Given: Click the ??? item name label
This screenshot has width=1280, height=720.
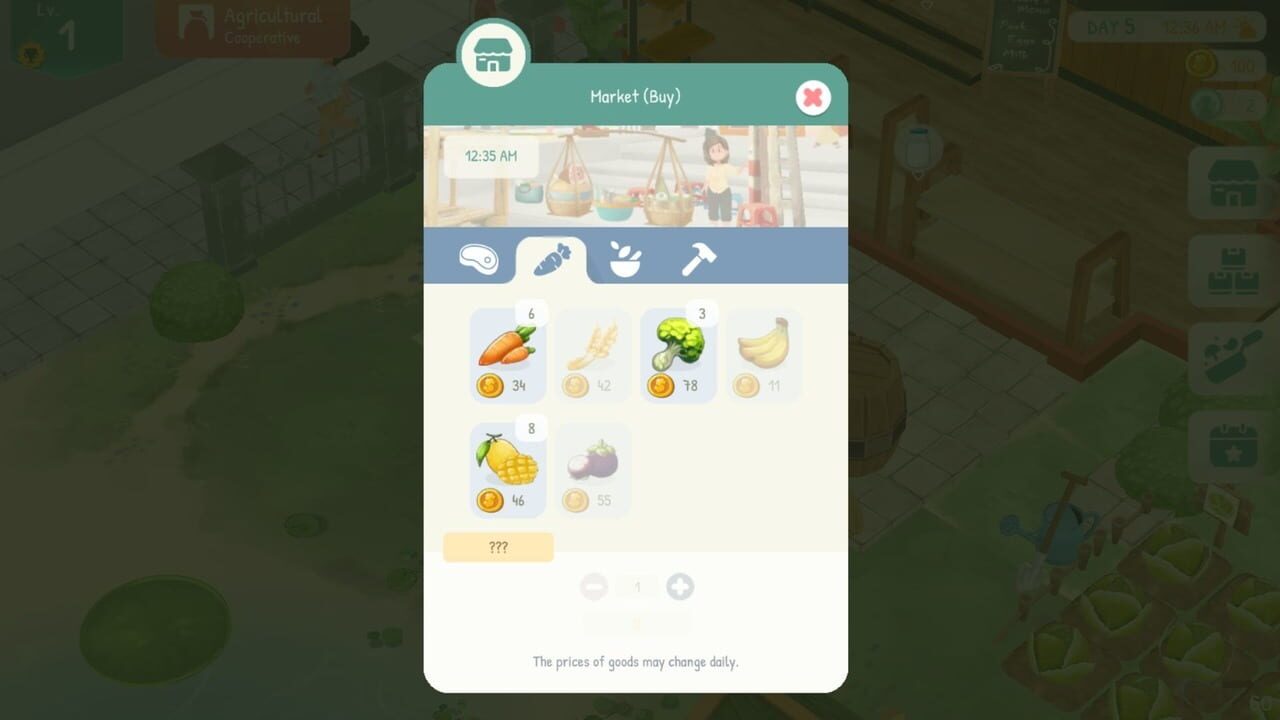Looking at the screenshot, I should pyautogui.click(x=499, y=547).
